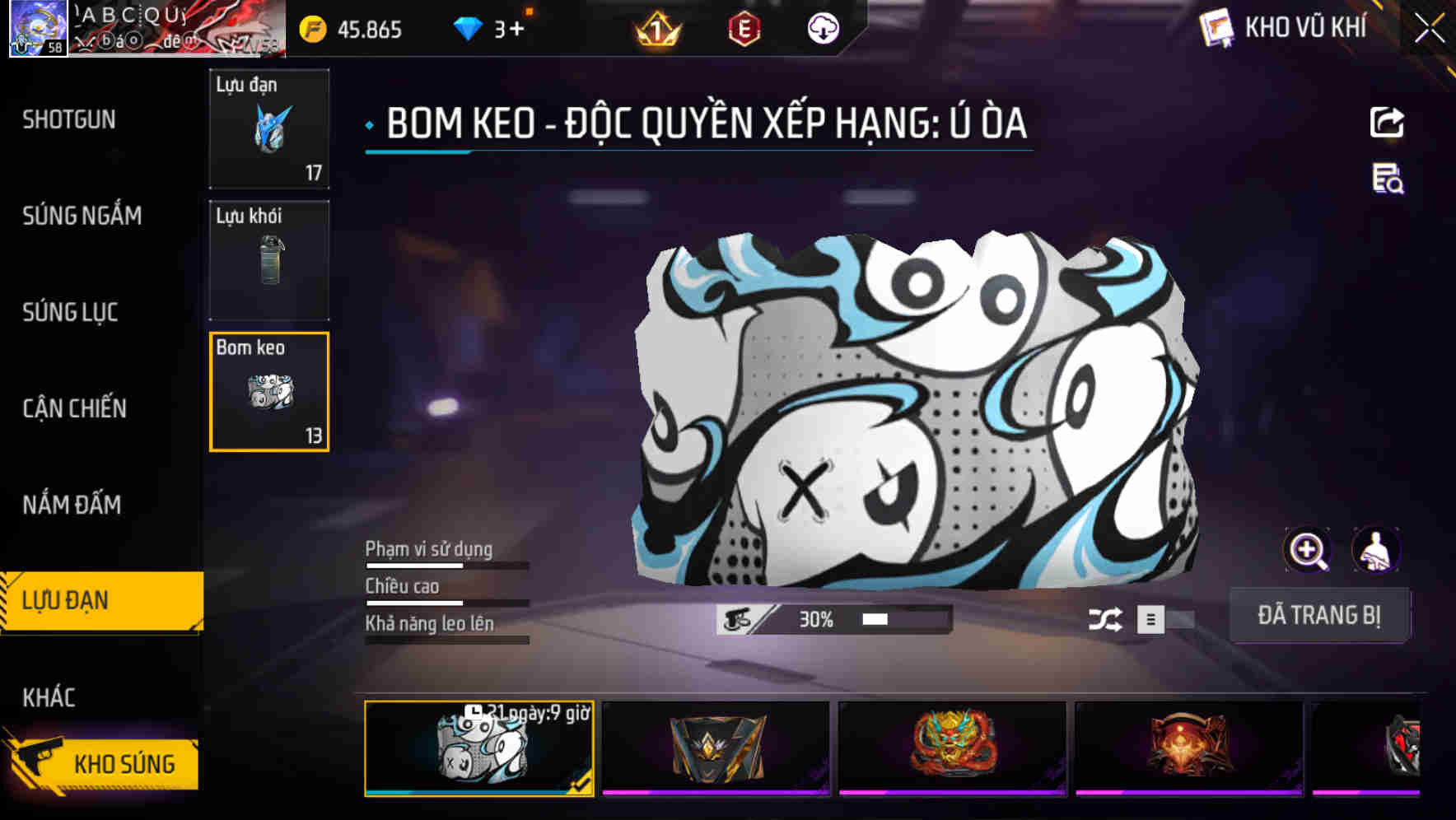Open the share icon for Bom keo

[1387, 122]
